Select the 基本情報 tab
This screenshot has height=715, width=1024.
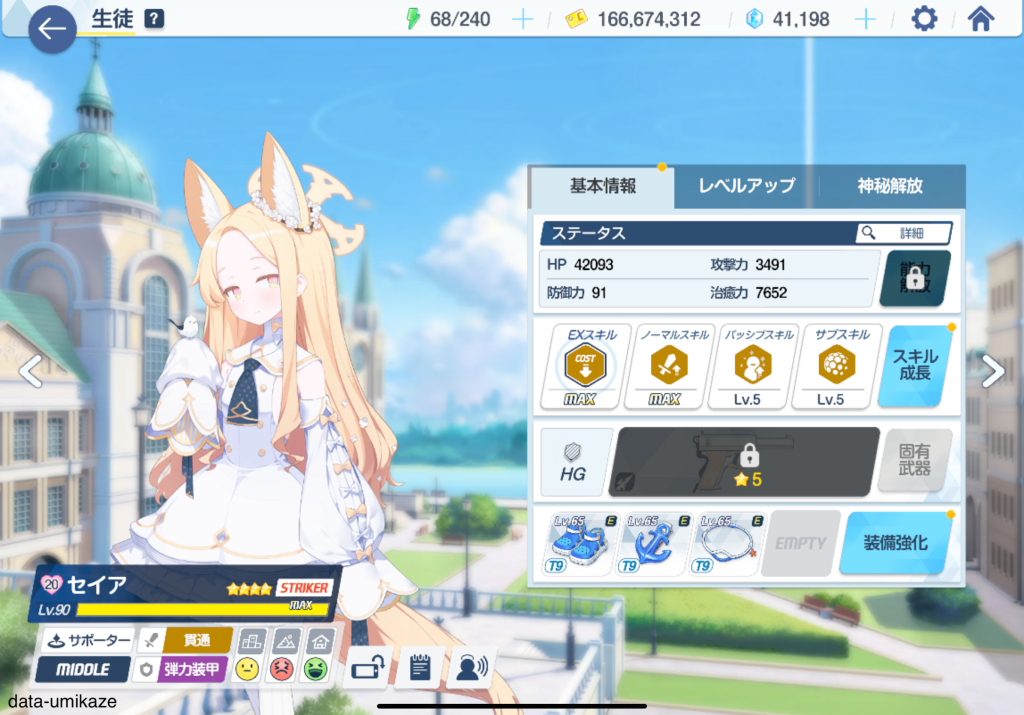tap(602, 186)
